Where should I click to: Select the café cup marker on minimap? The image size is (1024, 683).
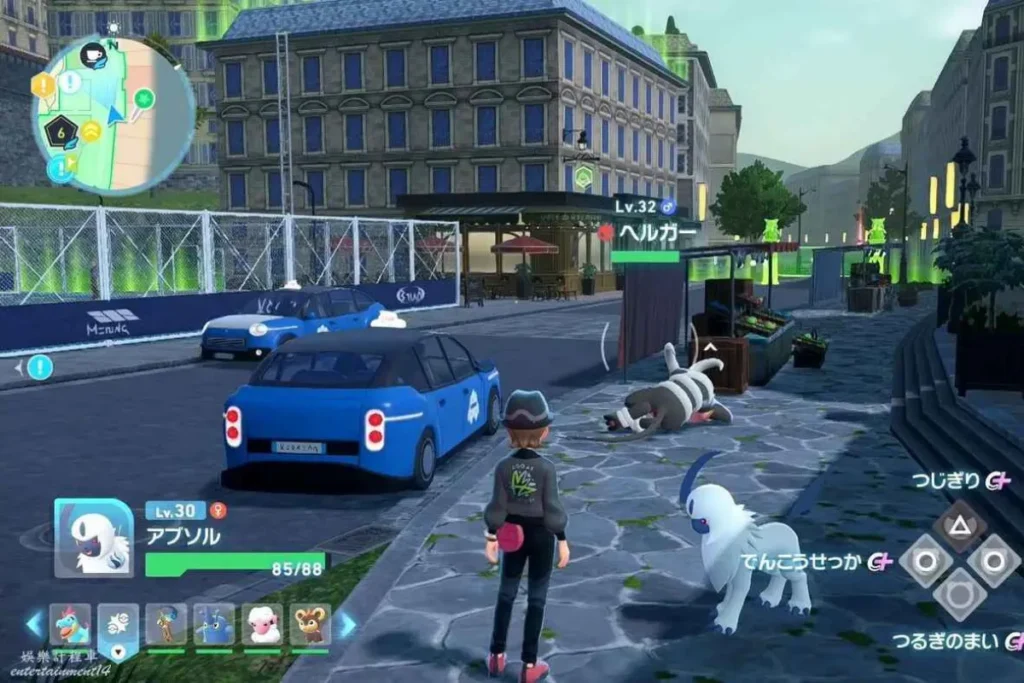93,55
